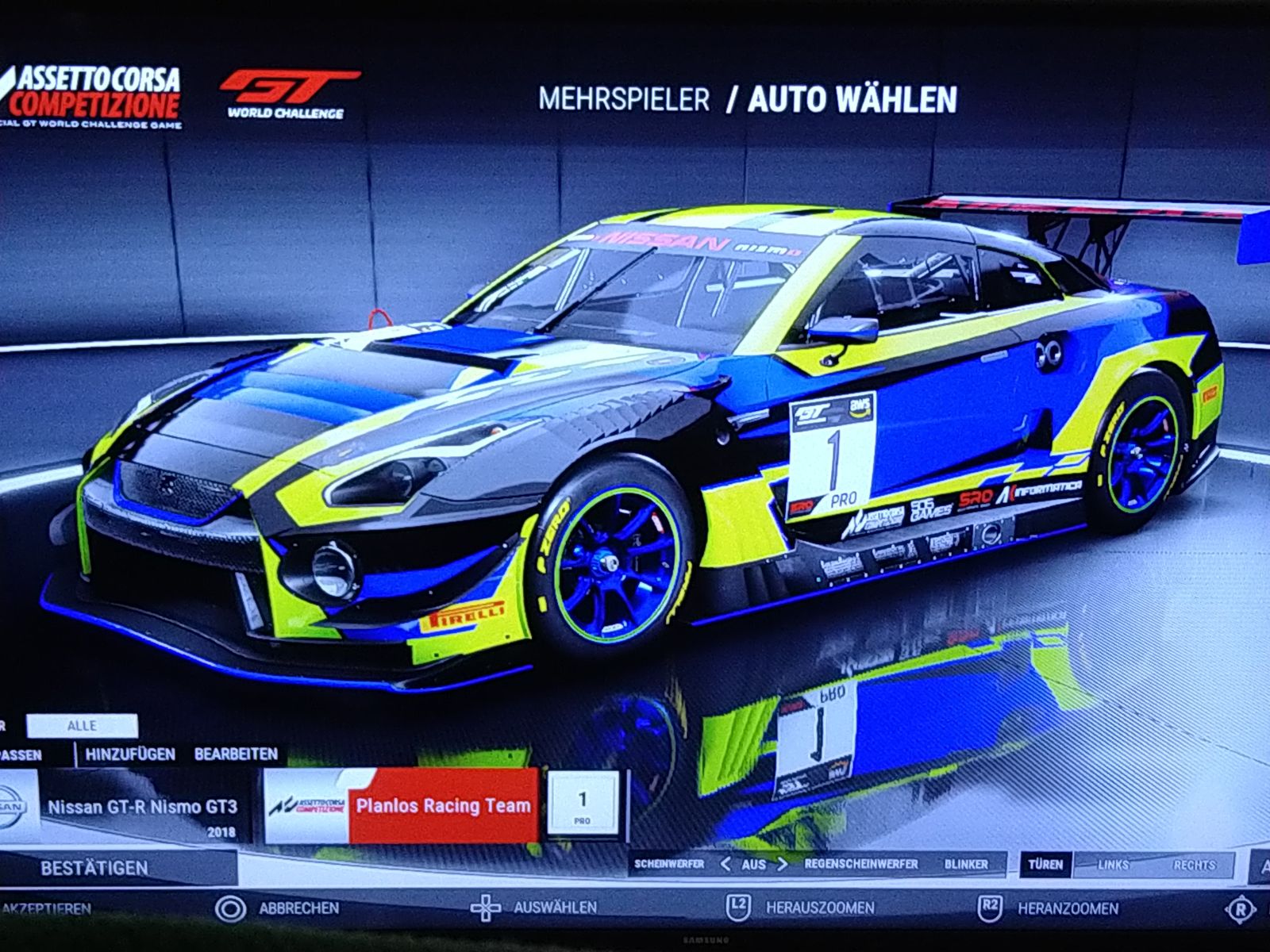Click the number 1 PRO badge
This screenshot has width=1270, height=952.
[x=583, y=804]
